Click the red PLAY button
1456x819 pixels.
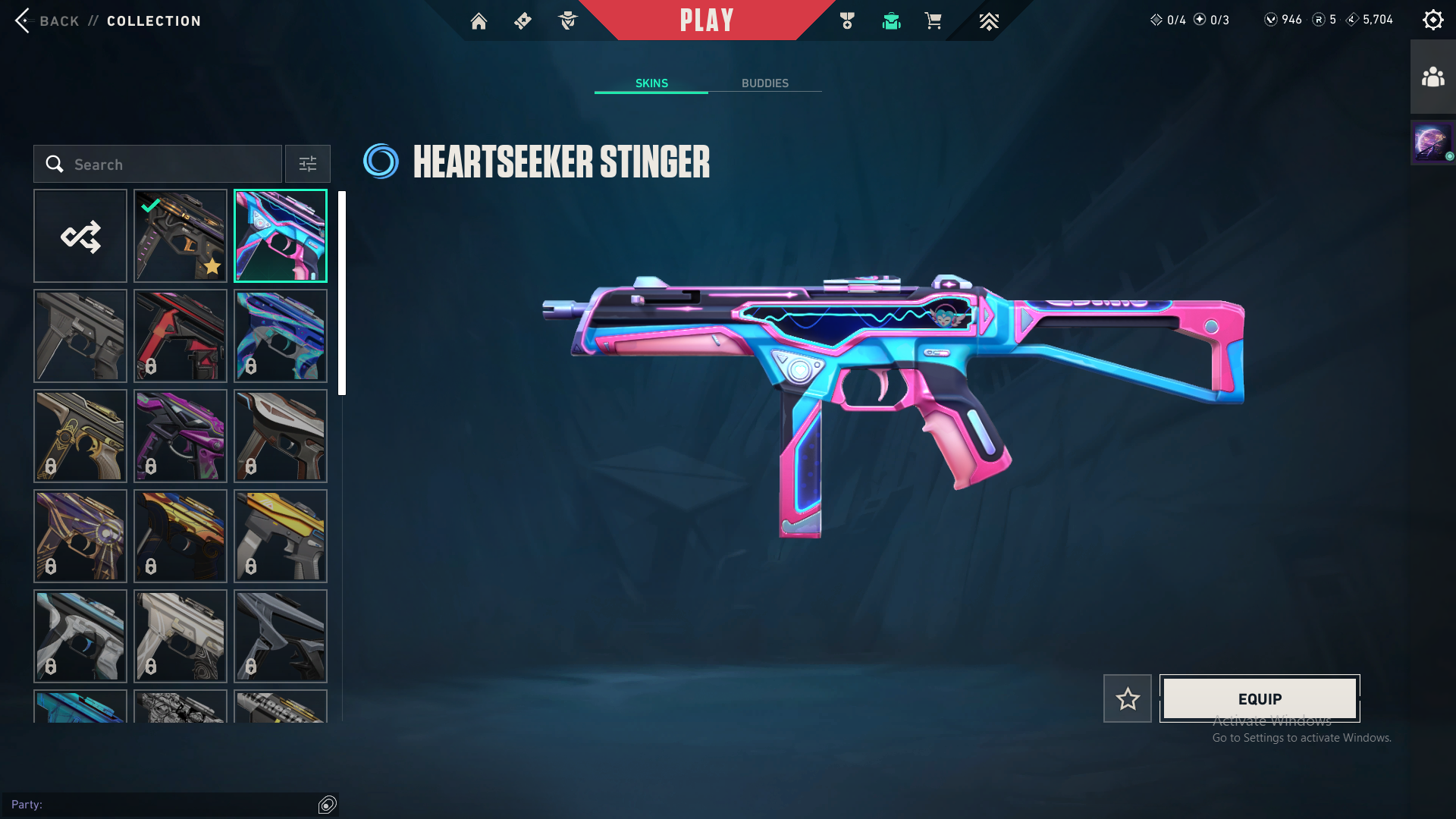pyautogui.click(x=706, y=20)
